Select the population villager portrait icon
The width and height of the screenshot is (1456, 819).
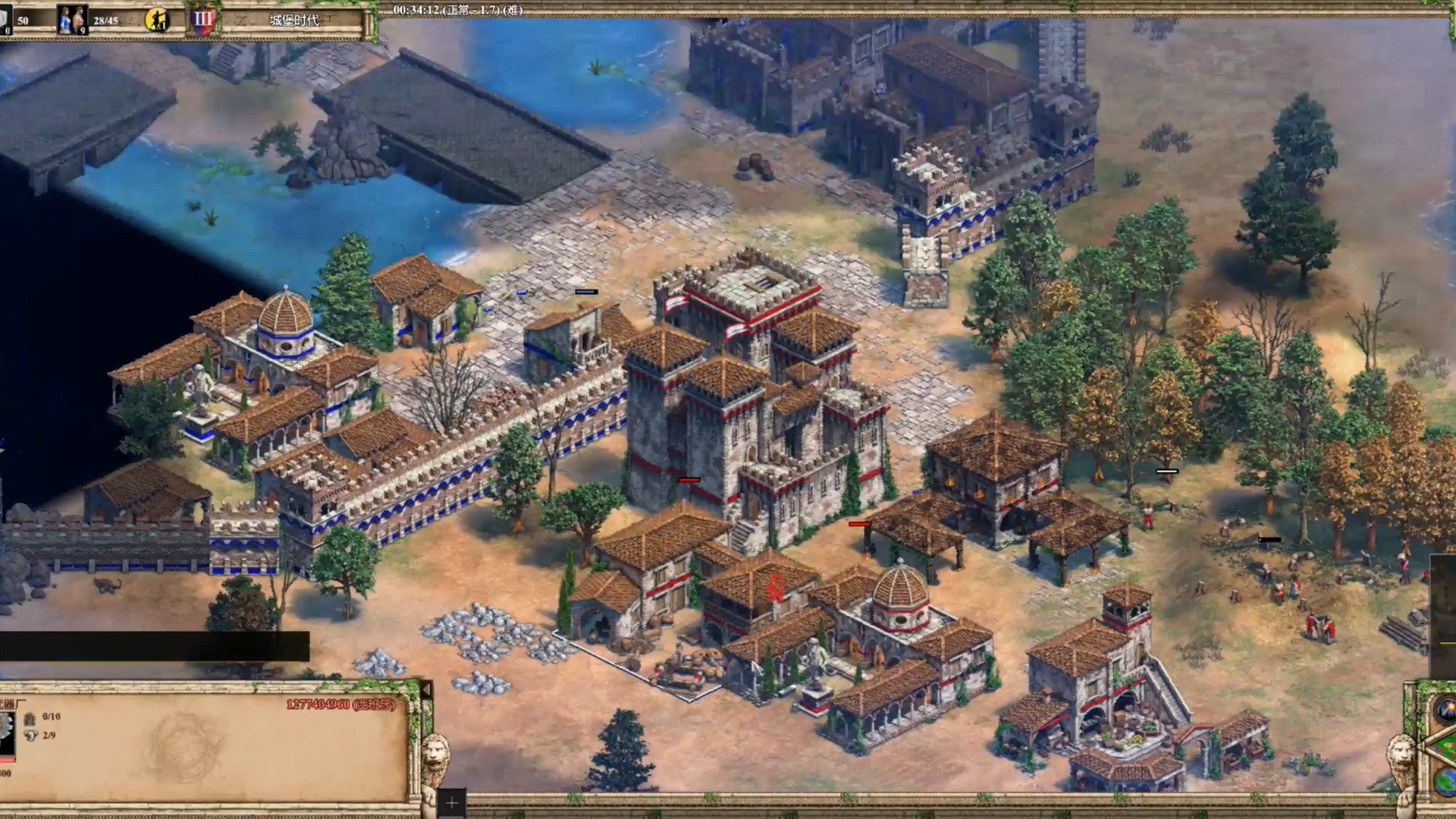(73, 20)
